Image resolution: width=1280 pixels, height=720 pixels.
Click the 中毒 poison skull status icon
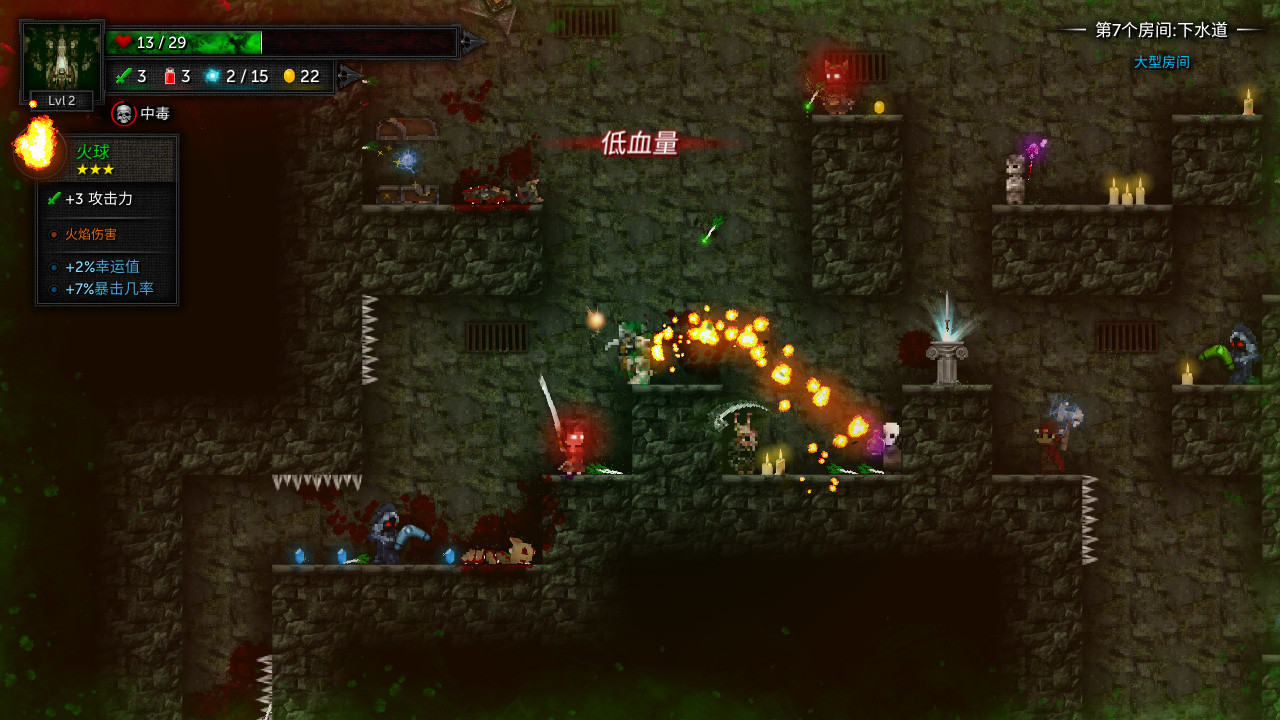(123, 114)
